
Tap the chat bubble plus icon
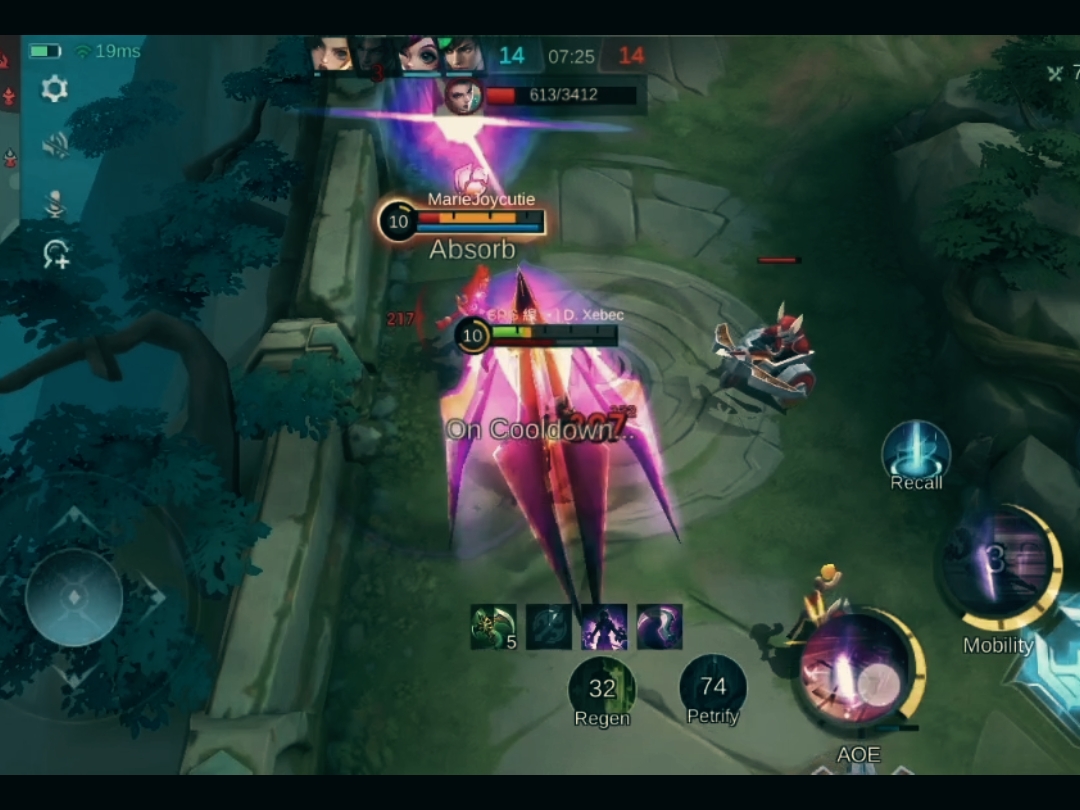[55, 255]
